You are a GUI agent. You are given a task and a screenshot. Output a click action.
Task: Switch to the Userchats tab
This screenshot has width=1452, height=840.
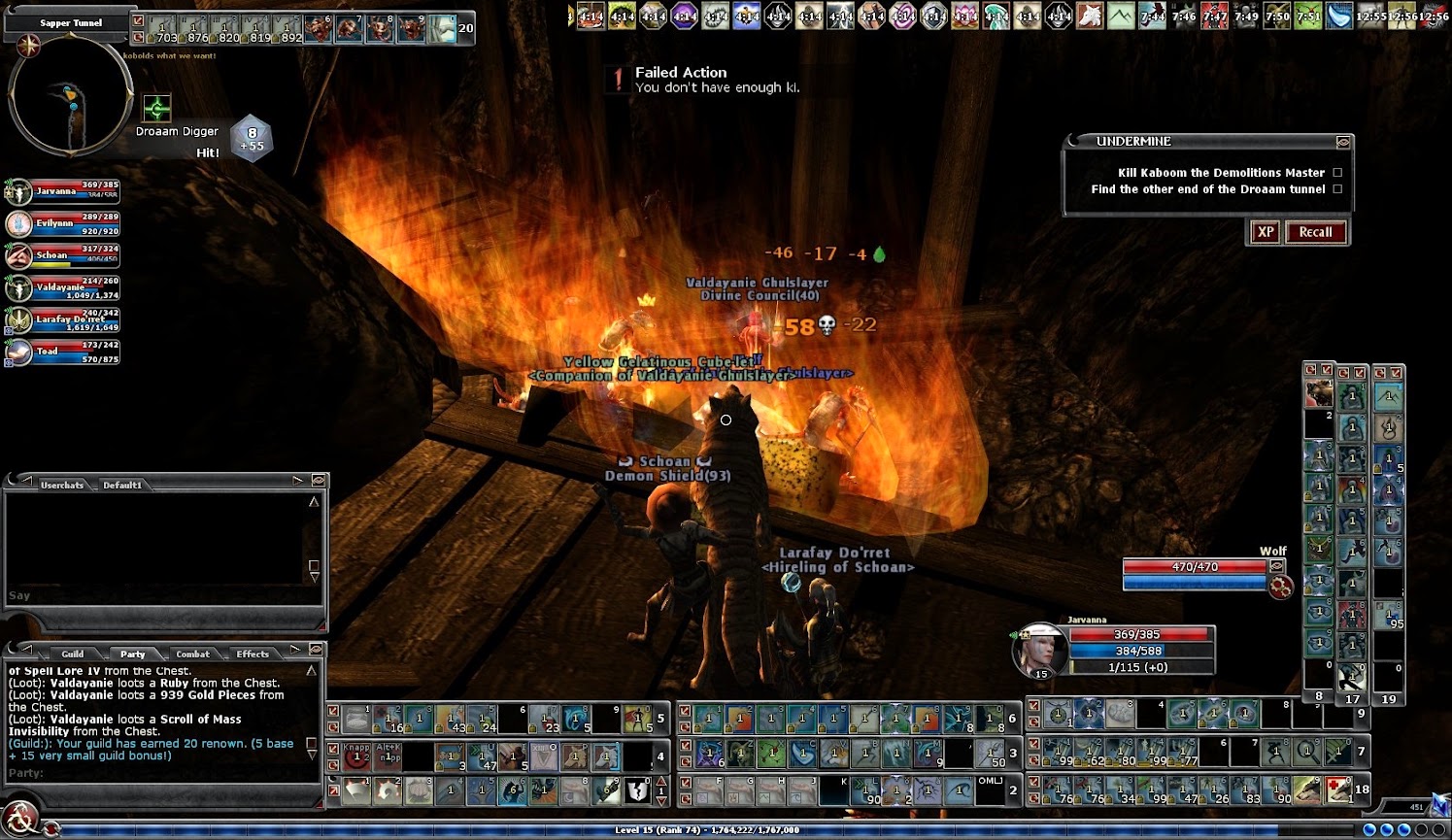pyautogui.click(x=62, y=485)
